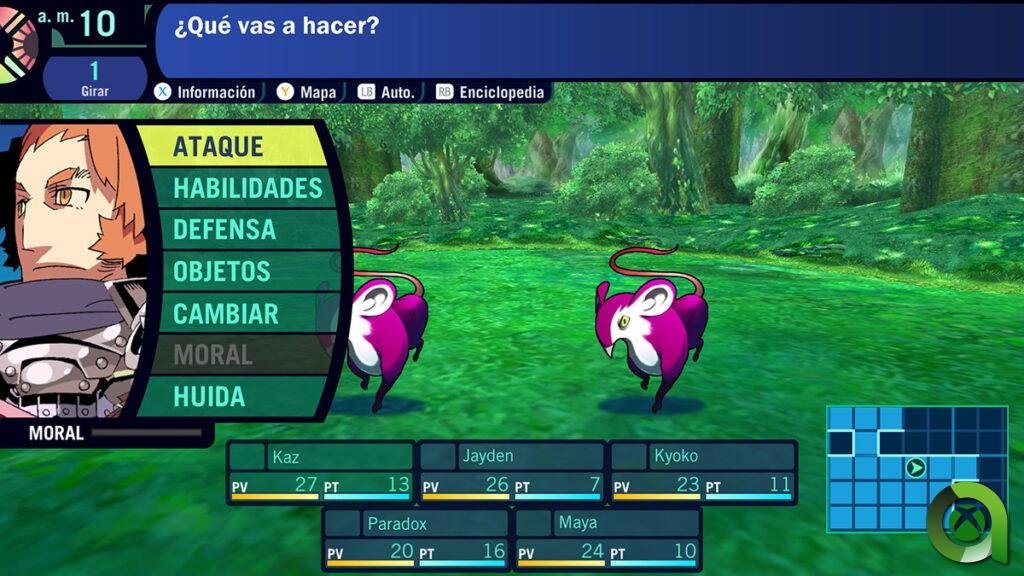Open the Enciclopedia
This screenshot has width=1024, height=576.
[501, 92]
